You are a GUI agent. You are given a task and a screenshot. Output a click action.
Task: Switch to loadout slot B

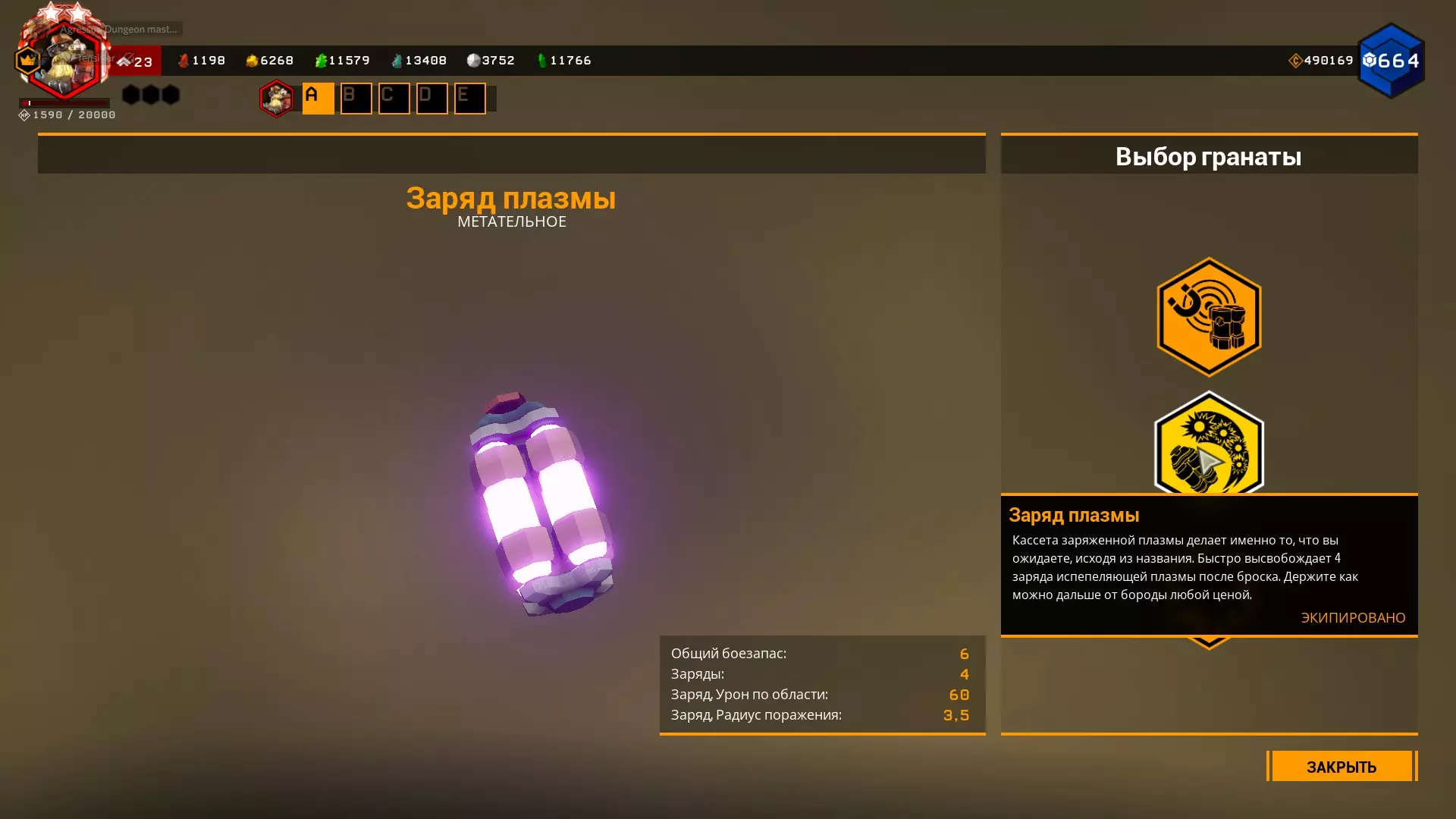[356, 99]
